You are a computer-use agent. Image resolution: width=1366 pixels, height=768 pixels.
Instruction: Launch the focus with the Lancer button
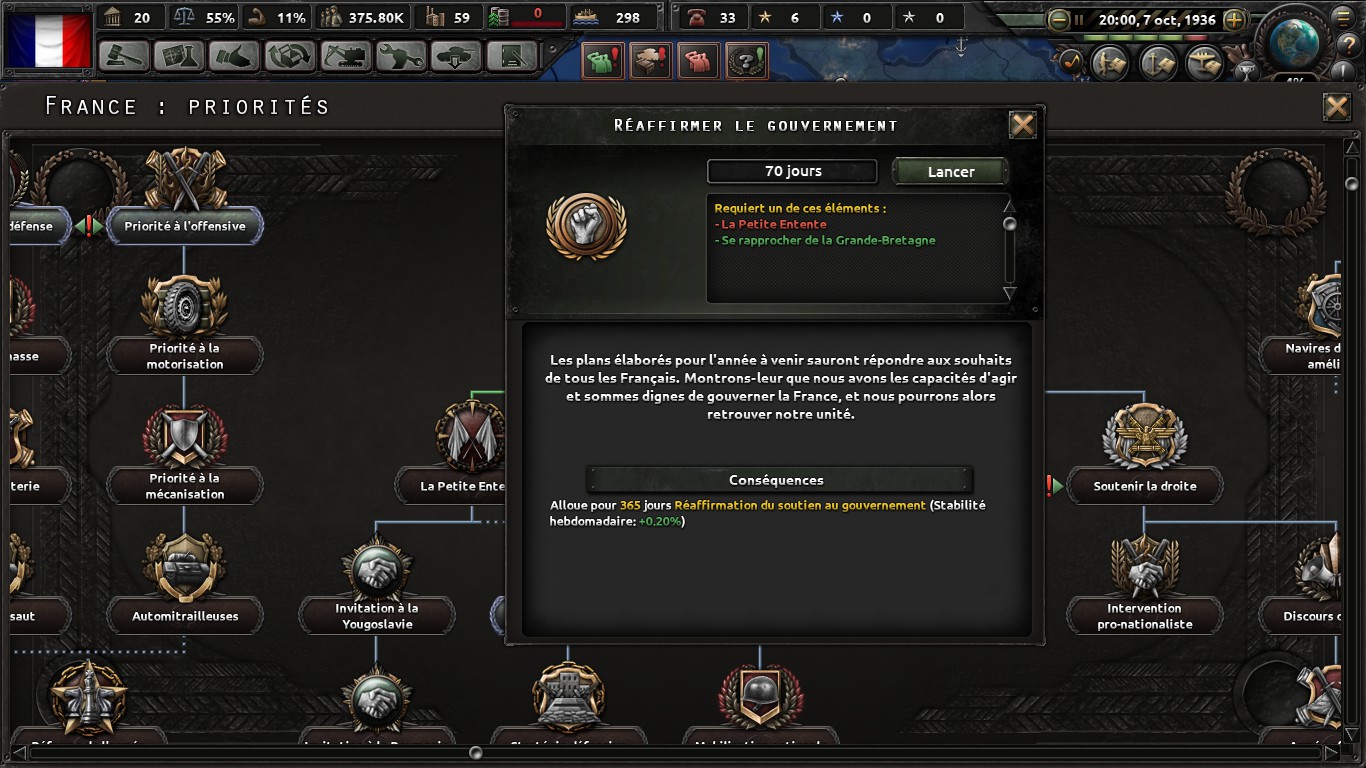click(x=950, y=172)
